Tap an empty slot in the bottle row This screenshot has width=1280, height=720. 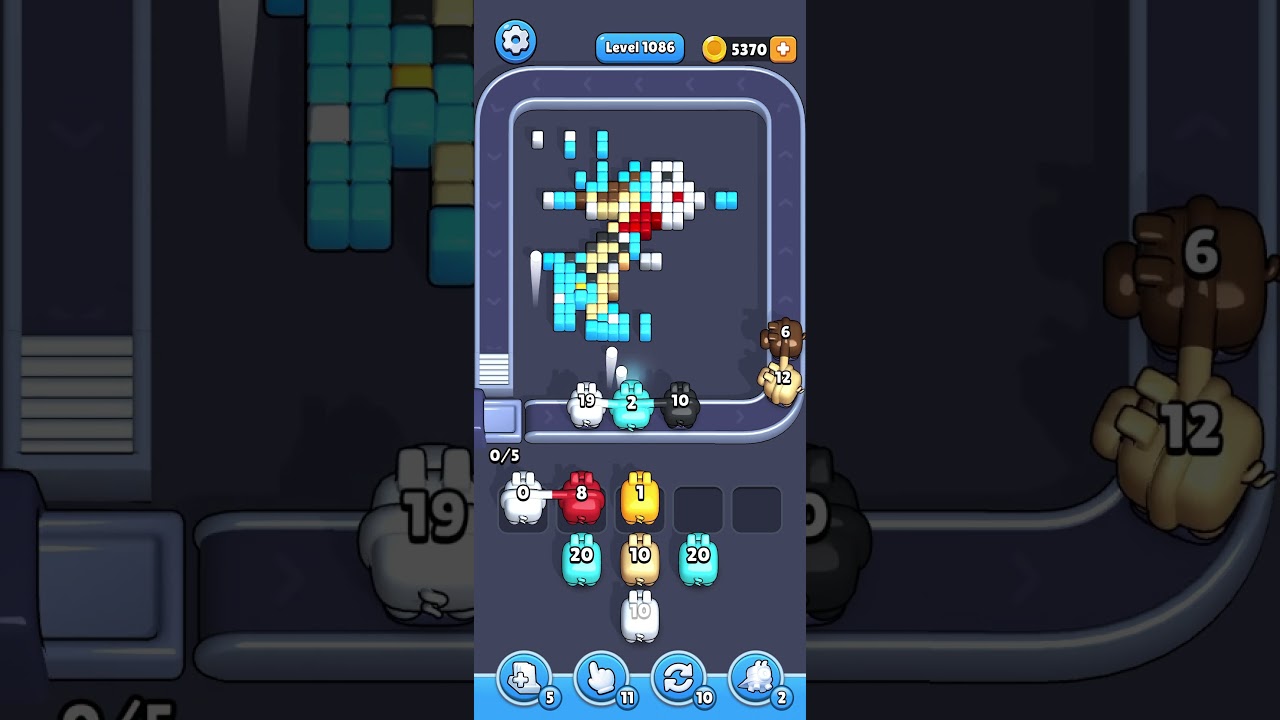click(x=700, y=507)
